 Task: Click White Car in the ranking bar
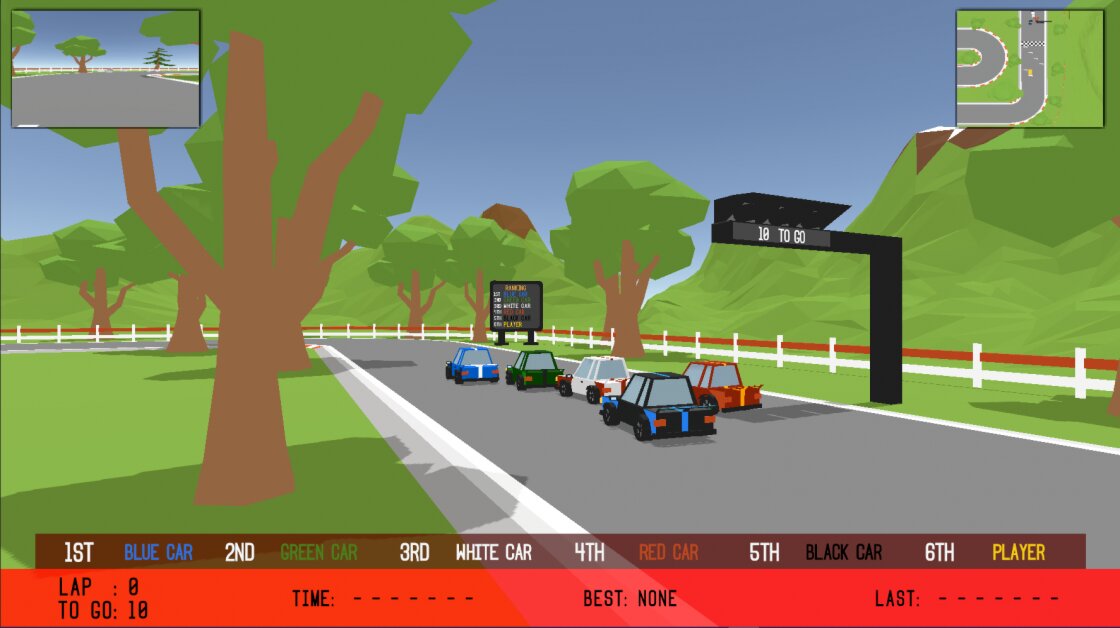pyautogui.click(x=493, y=552)
